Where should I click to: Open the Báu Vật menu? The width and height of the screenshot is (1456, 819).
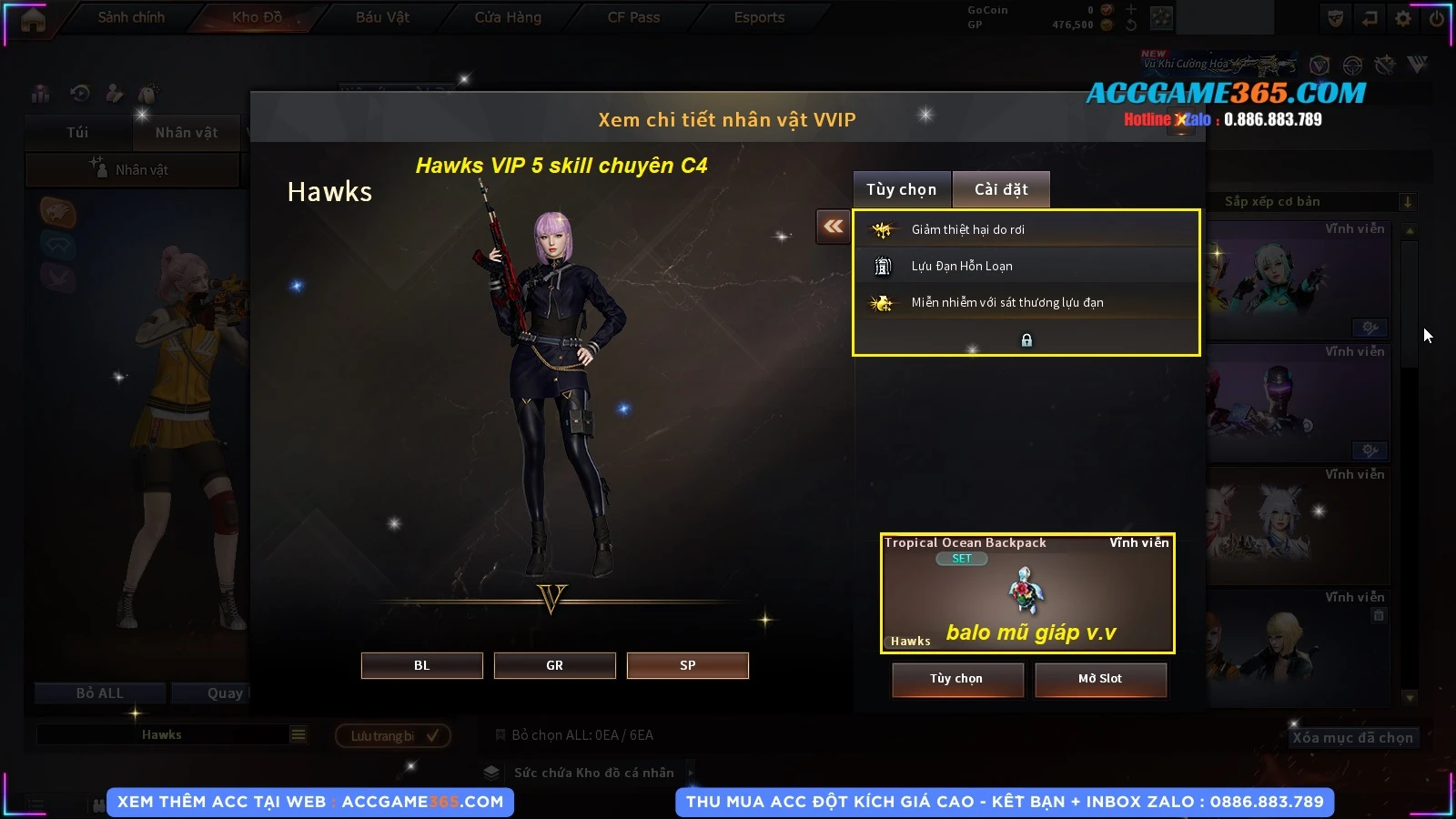(x=382, y=17)
